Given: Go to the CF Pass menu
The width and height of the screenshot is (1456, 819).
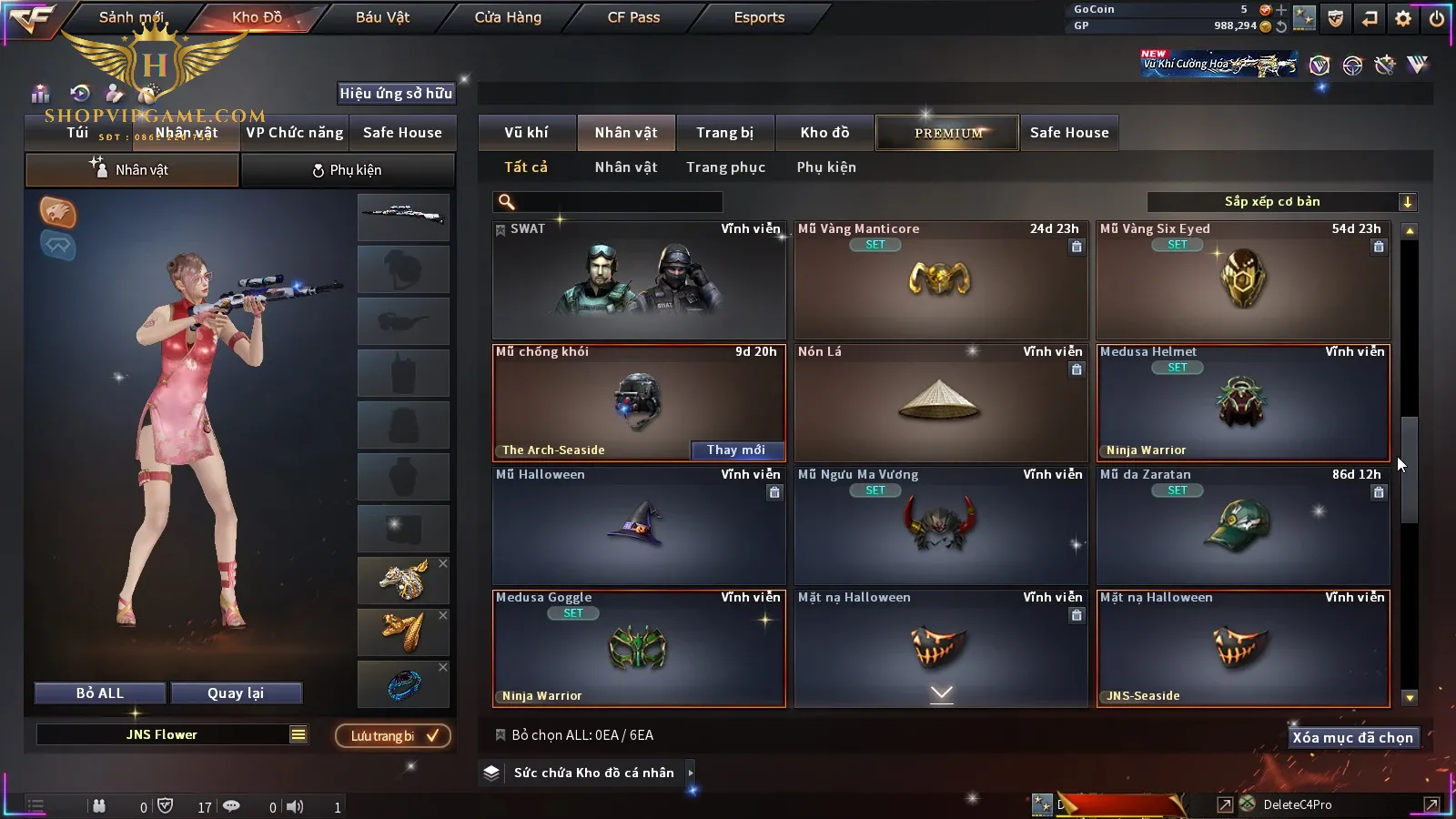Looking at the screenshot, I should tap(633, 17).
